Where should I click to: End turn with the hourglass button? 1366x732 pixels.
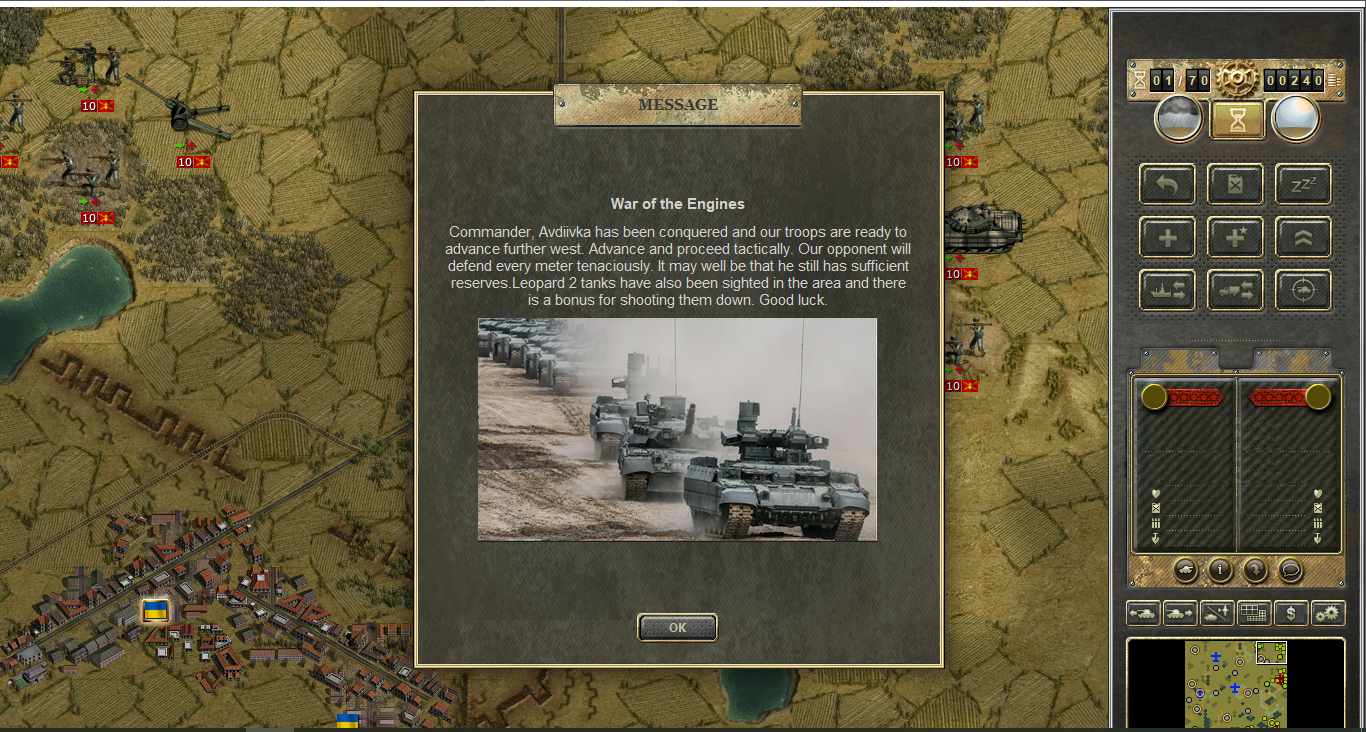pos(1237,120)
